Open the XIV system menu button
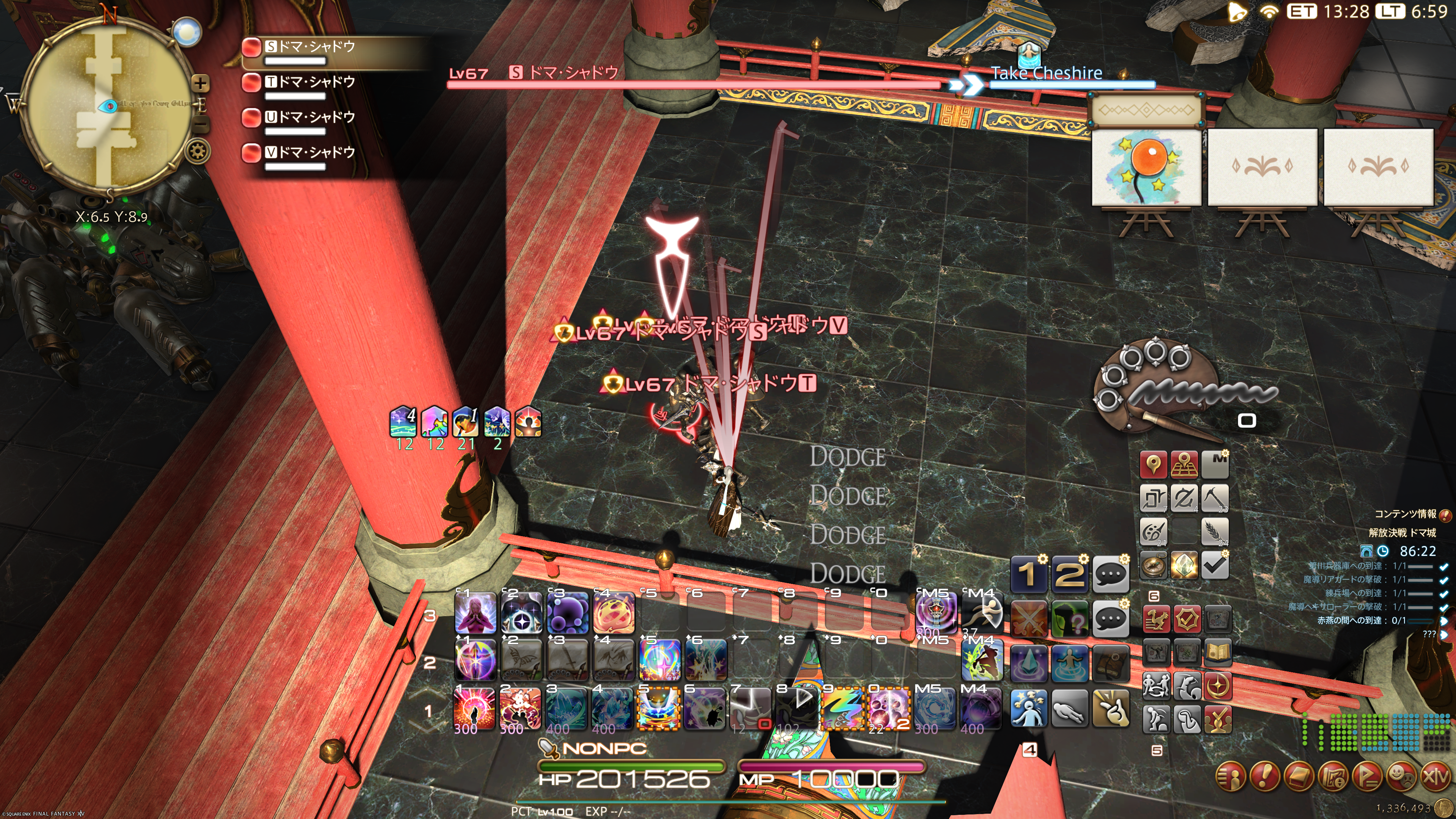 [1436, 777]
